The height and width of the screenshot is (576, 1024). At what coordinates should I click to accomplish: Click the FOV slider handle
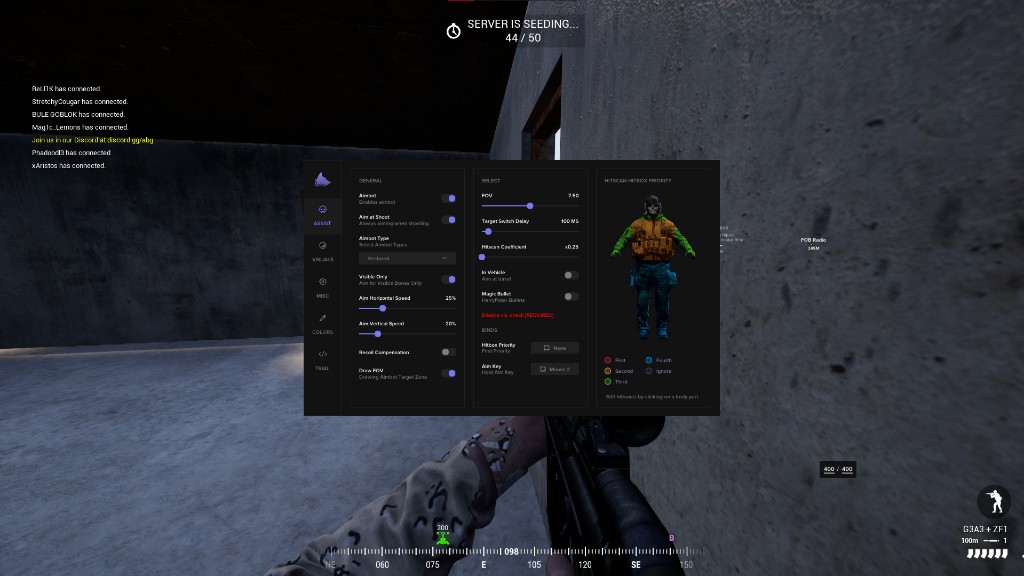530,206
